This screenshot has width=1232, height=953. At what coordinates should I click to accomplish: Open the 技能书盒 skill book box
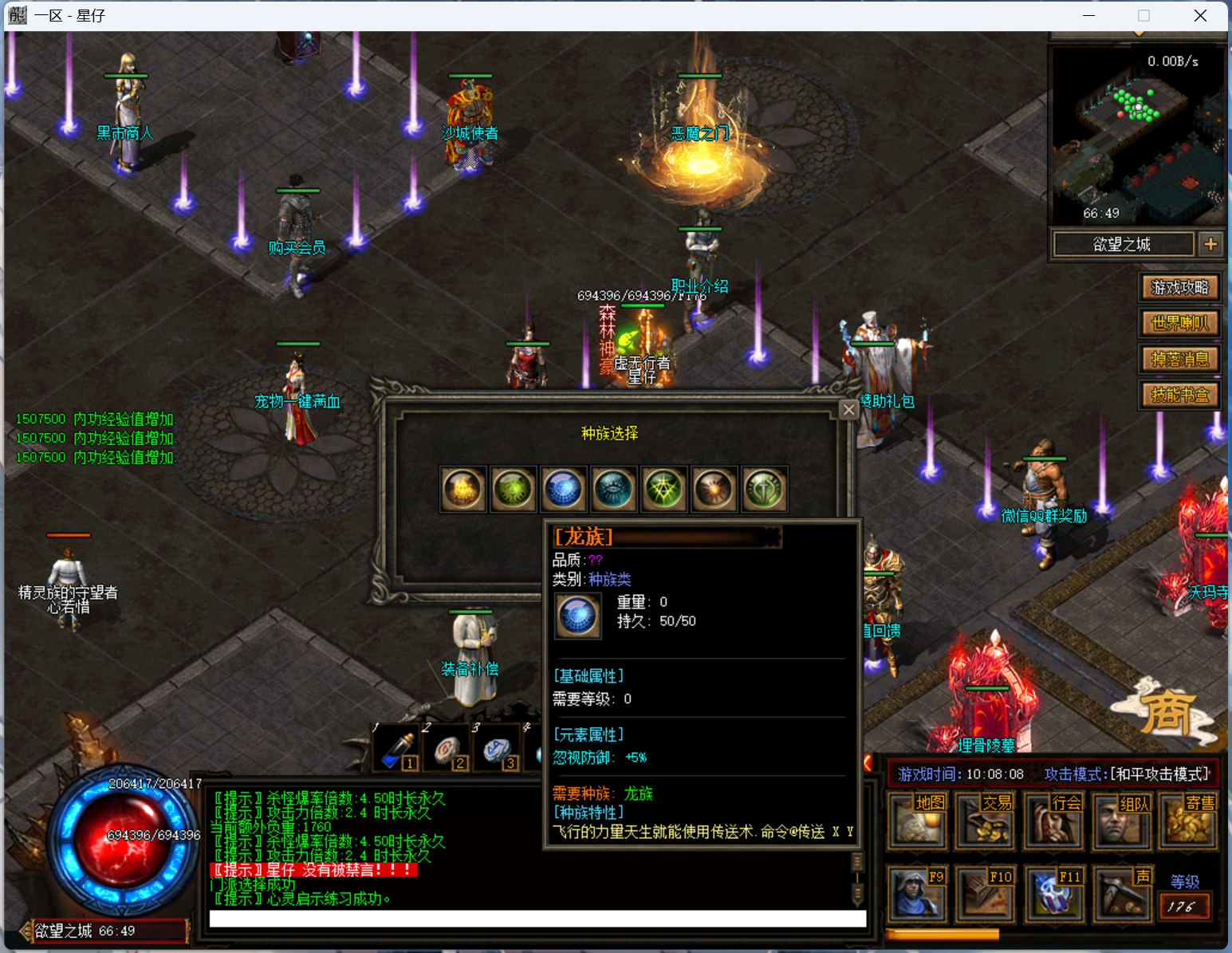click(x=1179, y=395)
